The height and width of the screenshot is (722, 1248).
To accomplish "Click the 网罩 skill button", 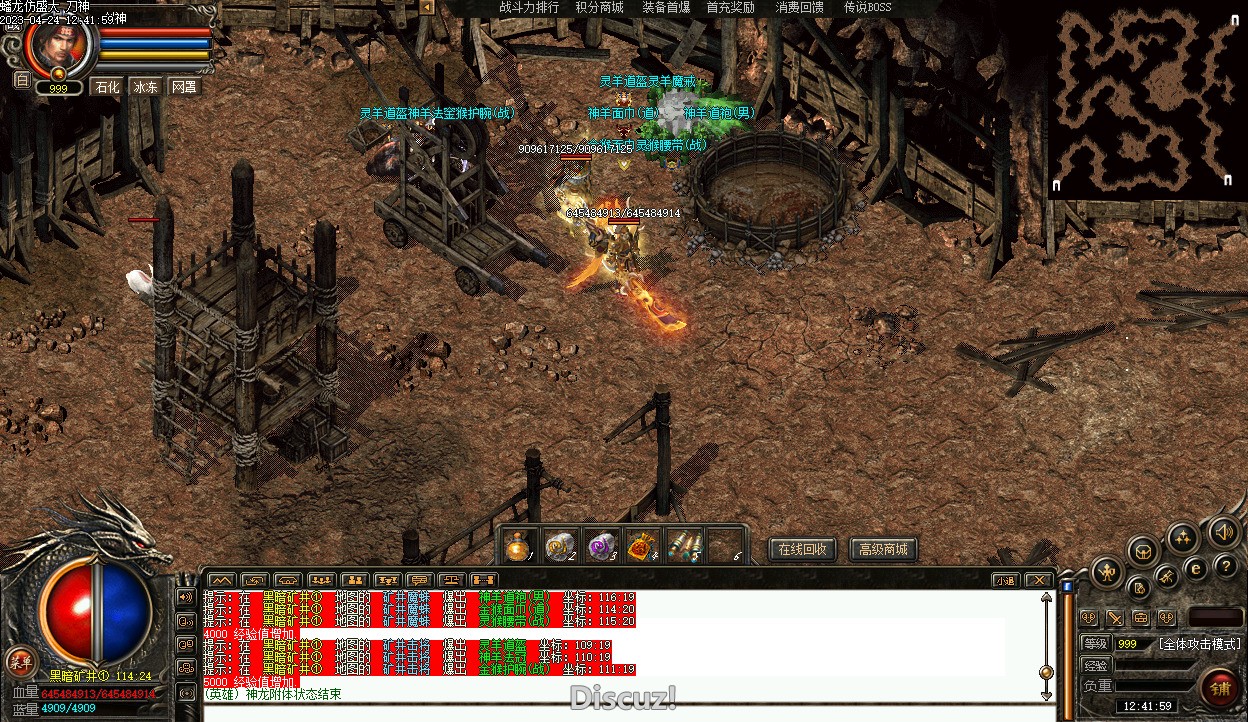I will pos(184,87).
